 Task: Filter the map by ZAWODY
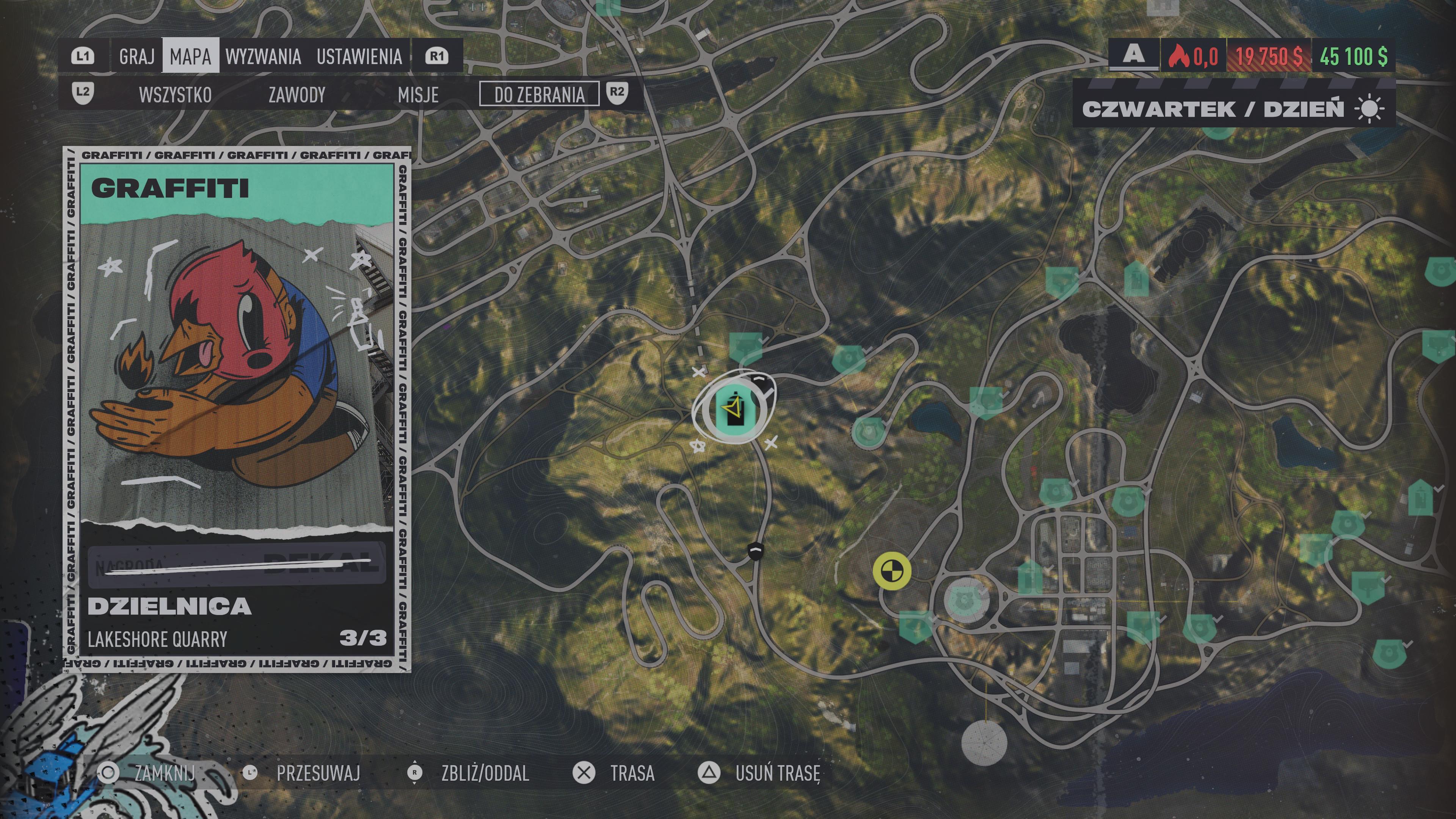pyautogui.click(x=297, y=94)
